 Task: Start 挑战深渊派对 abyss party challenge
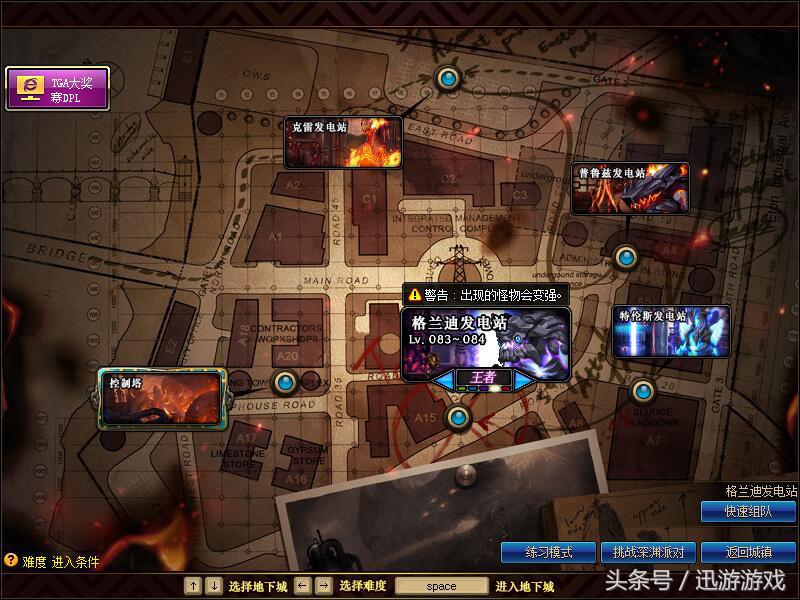(x=648, y=552)
